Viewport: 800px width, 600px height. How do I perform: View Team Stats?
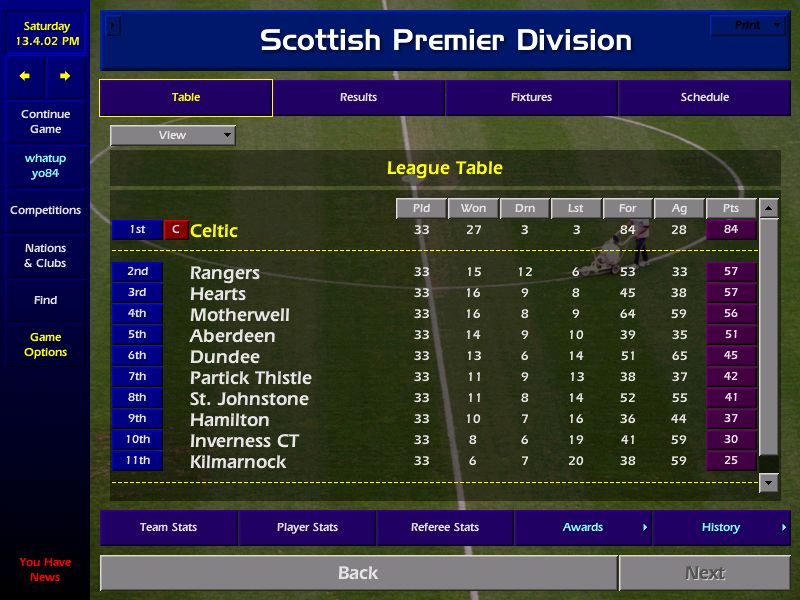pyautogui.click(x=168, y=528)
